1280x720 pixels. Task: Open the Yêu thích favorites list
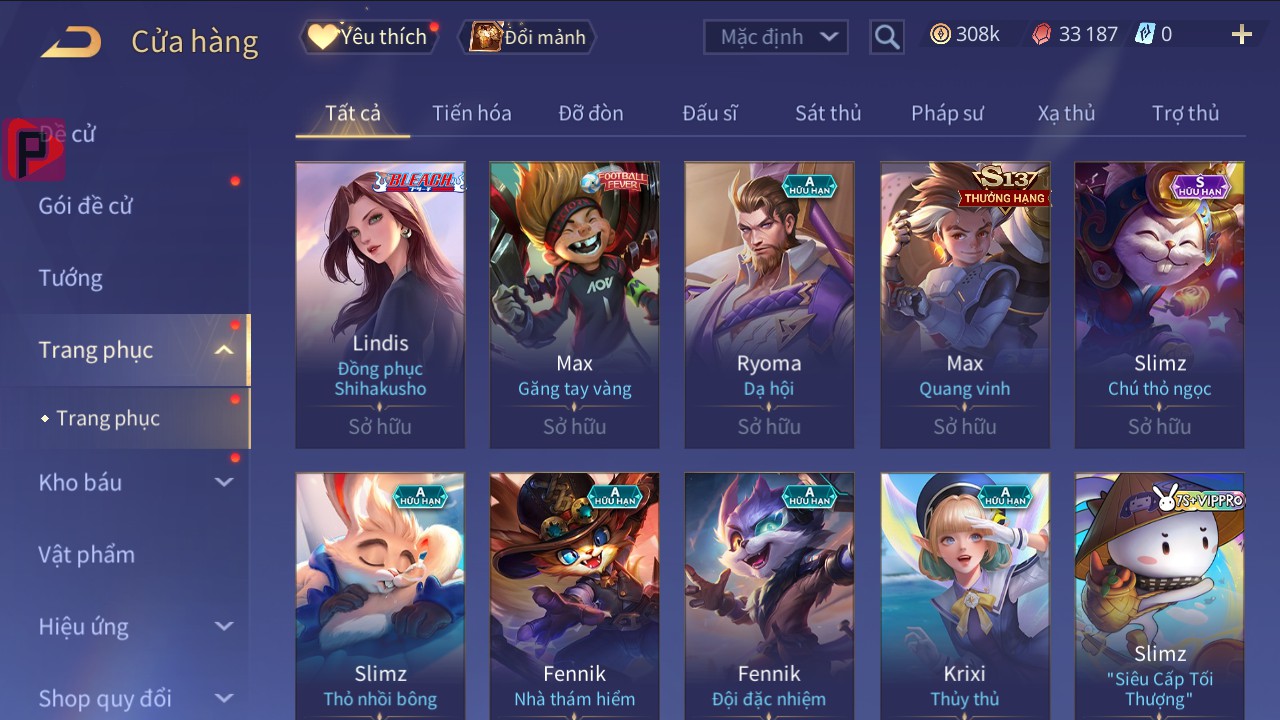click(x=368, y=37)
